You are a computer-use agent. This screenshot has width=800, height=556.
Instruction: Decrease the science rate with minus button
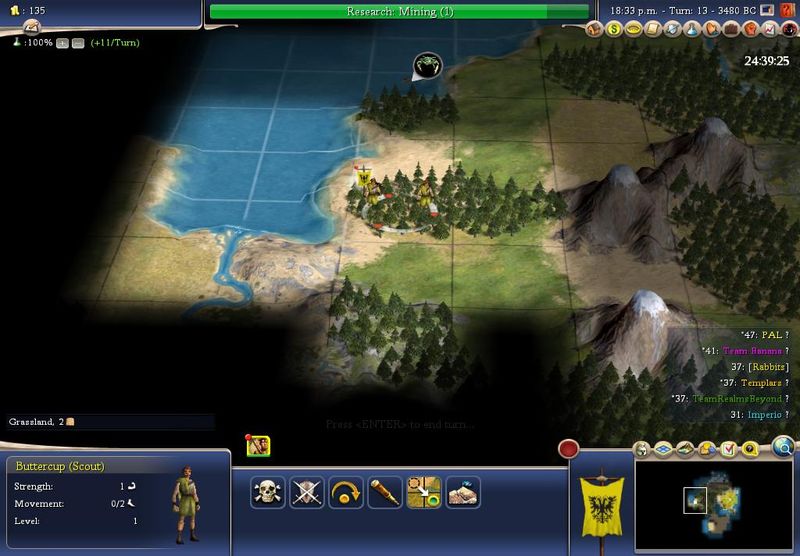[77, 44]
